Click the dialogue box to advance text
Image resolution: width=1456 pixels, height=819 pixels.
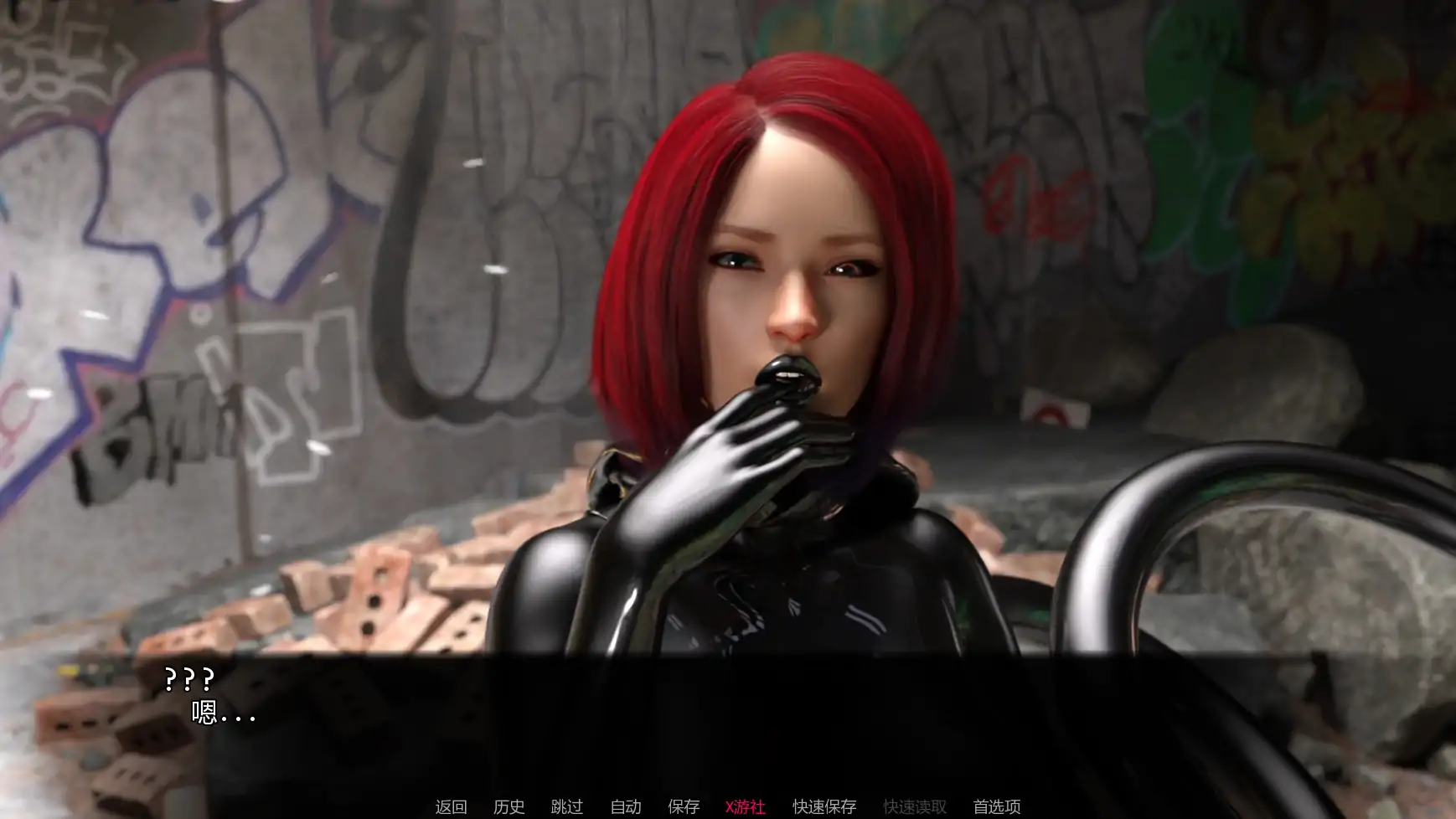tap(729, 716)
